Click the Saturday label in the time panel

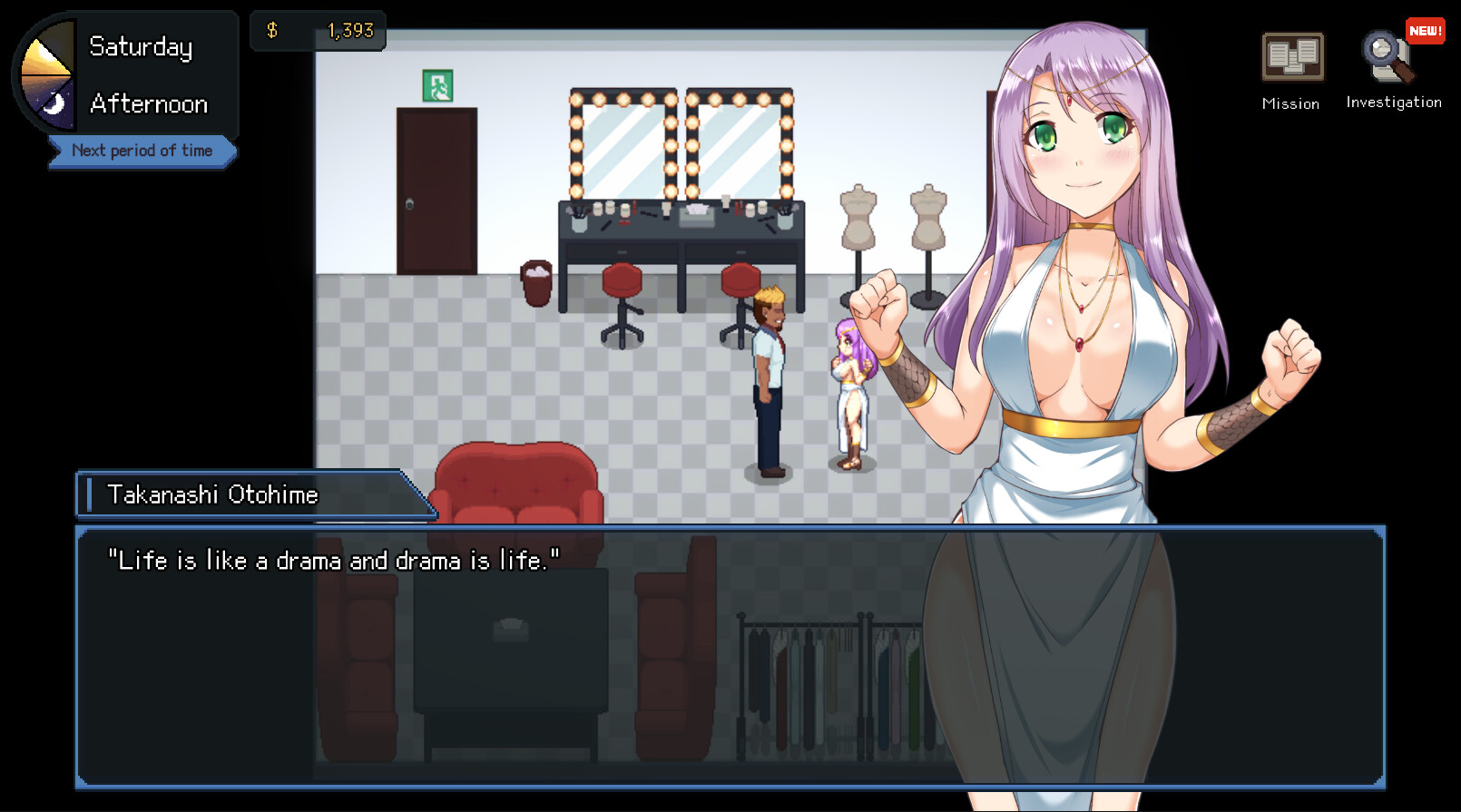coord(140,45)
